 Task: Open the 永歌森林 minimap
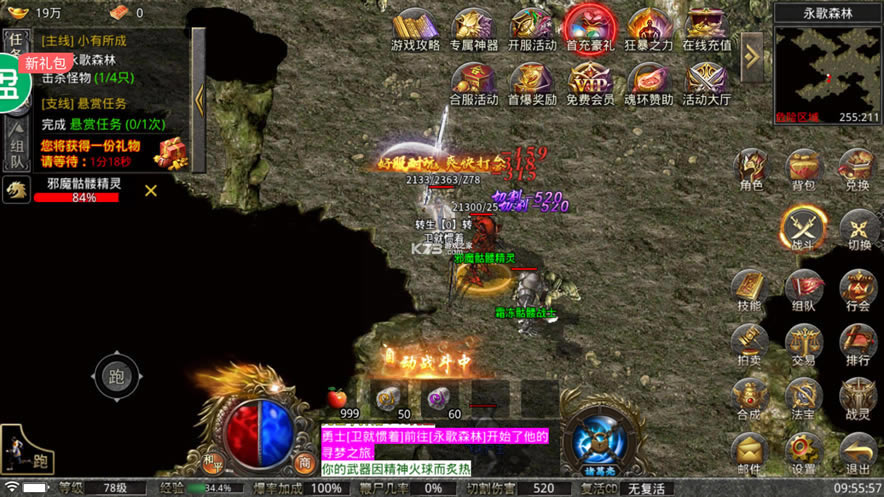pyautogui.click(x=826, y=66)
